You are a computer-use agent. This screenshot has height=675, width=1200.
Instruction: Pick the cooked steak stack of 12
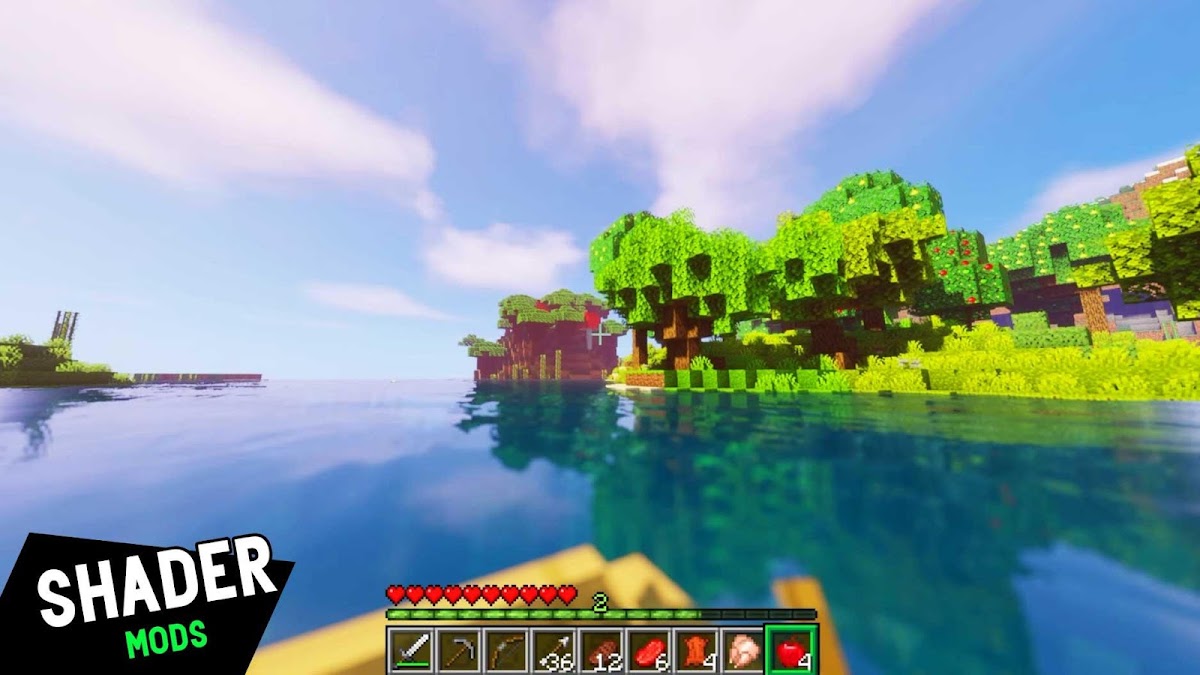tap(601, 651)
